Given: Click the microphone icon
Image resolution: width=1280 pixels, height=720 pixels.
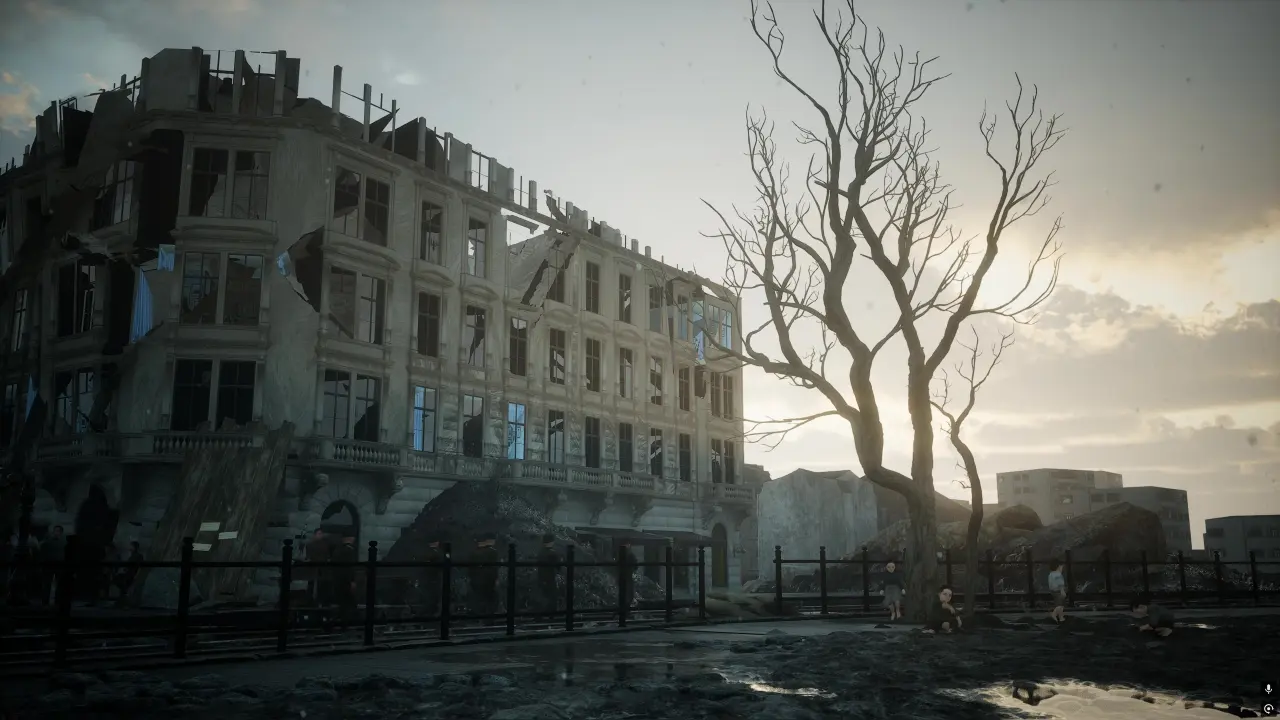Looking at the screenshot, I should [1268, 690].
